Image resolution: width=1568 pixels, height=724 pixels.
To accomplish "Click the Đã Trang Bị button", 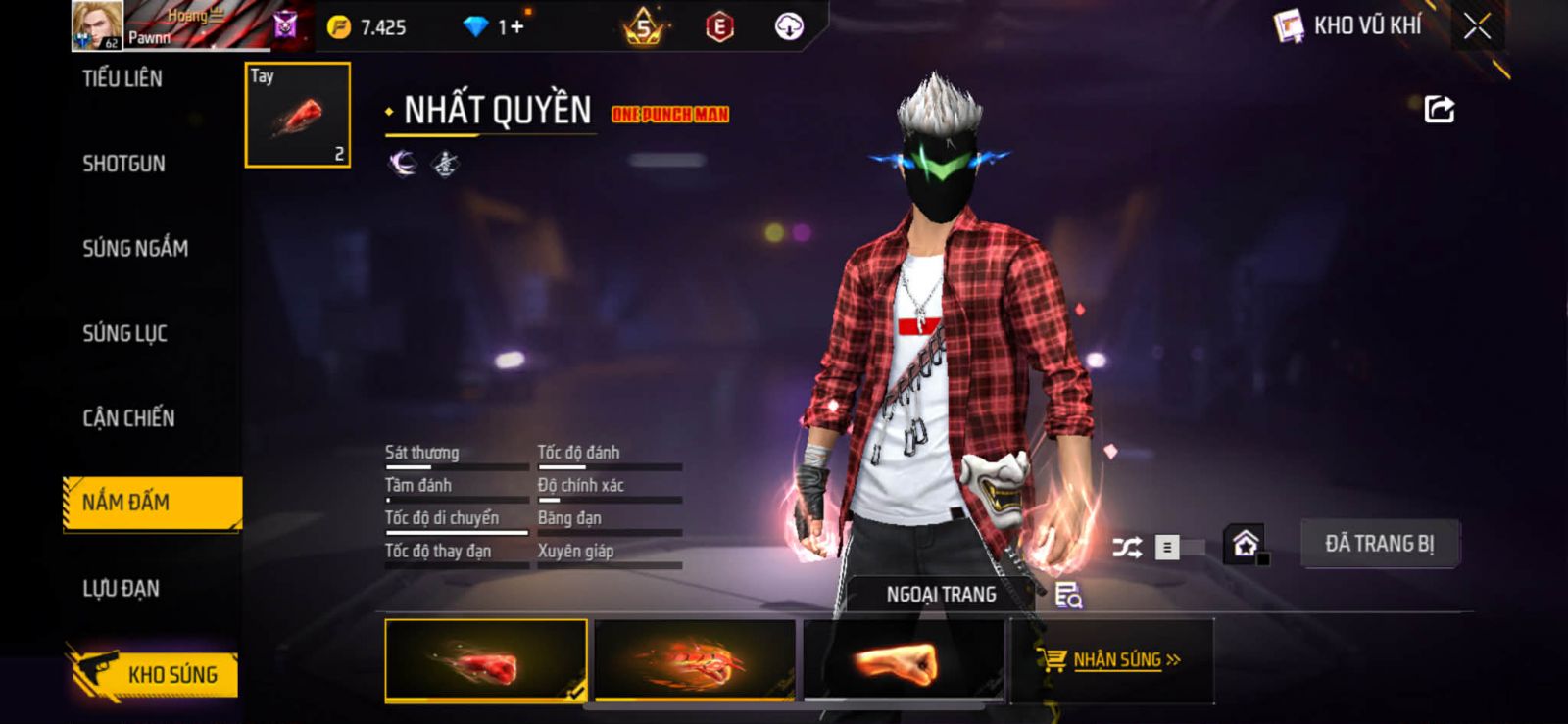I will pos(1379,544).
